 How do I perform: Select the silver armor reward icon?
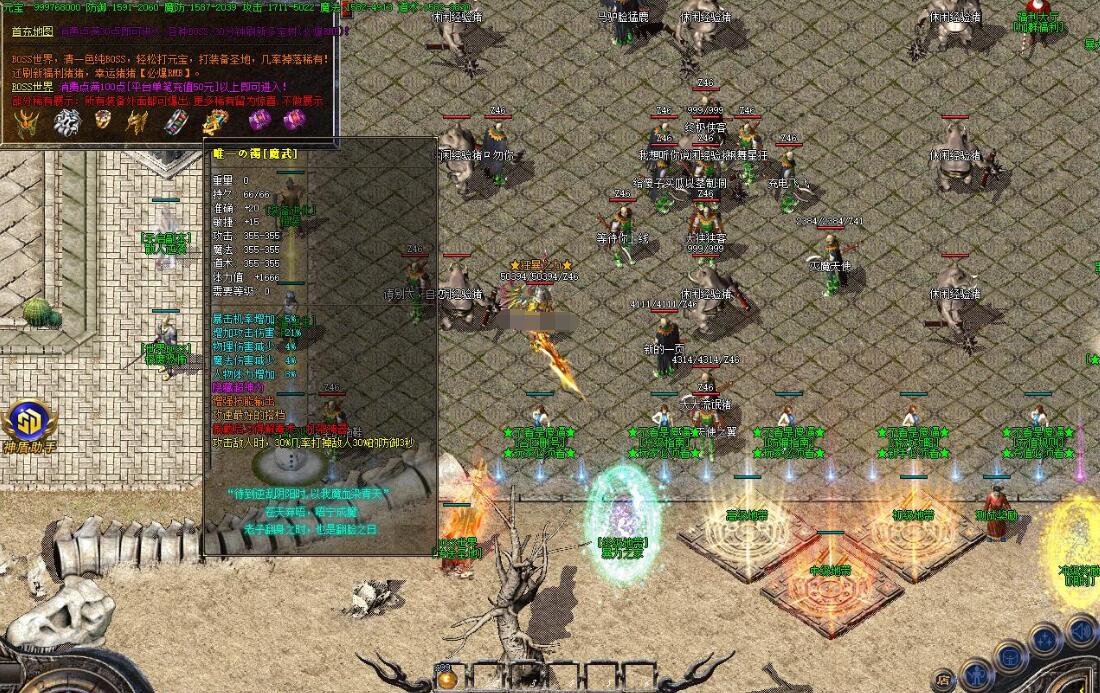pos(66,122)
